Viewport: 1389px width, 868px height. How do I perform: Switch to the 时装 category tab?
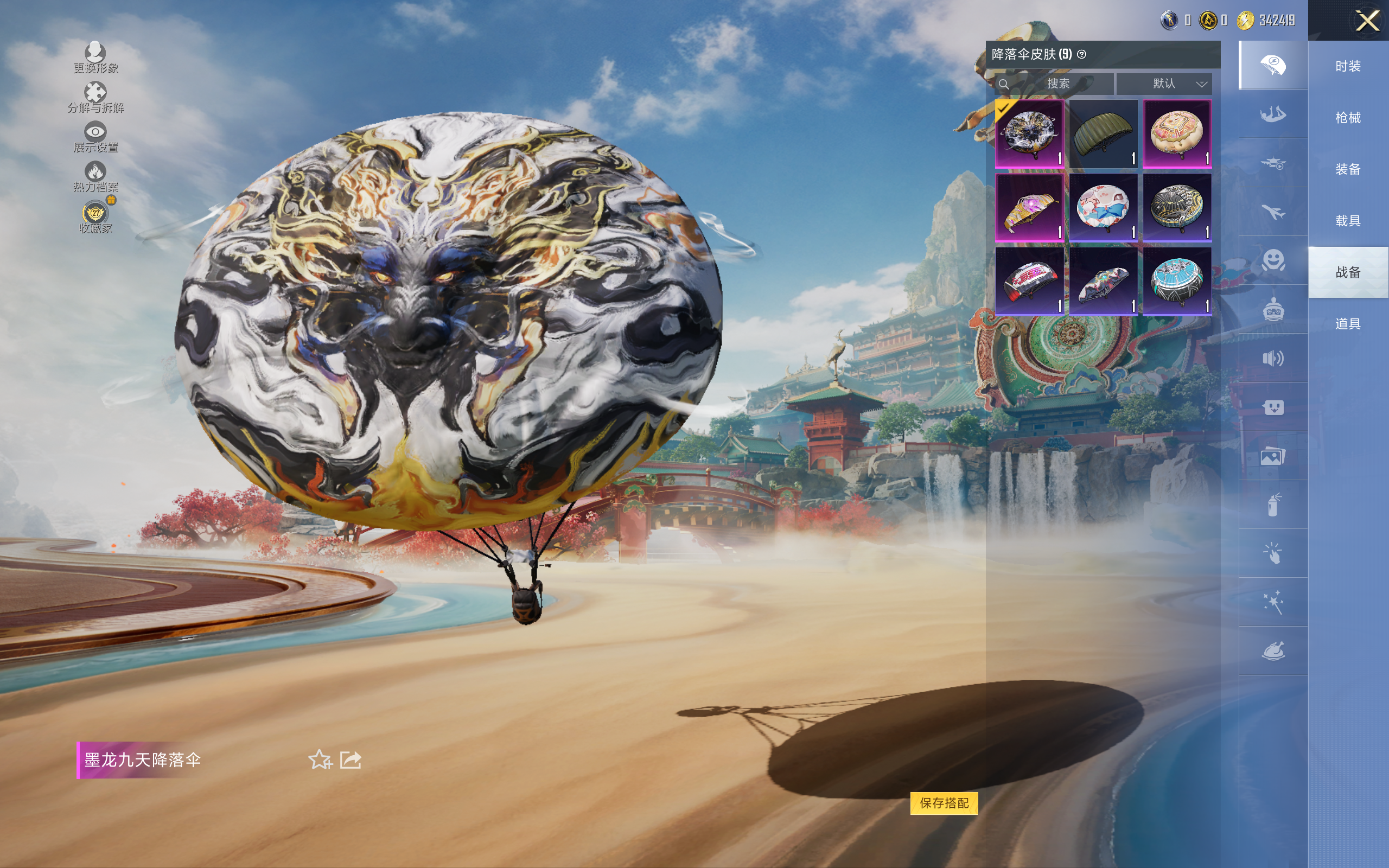[x=1348, y=67]
